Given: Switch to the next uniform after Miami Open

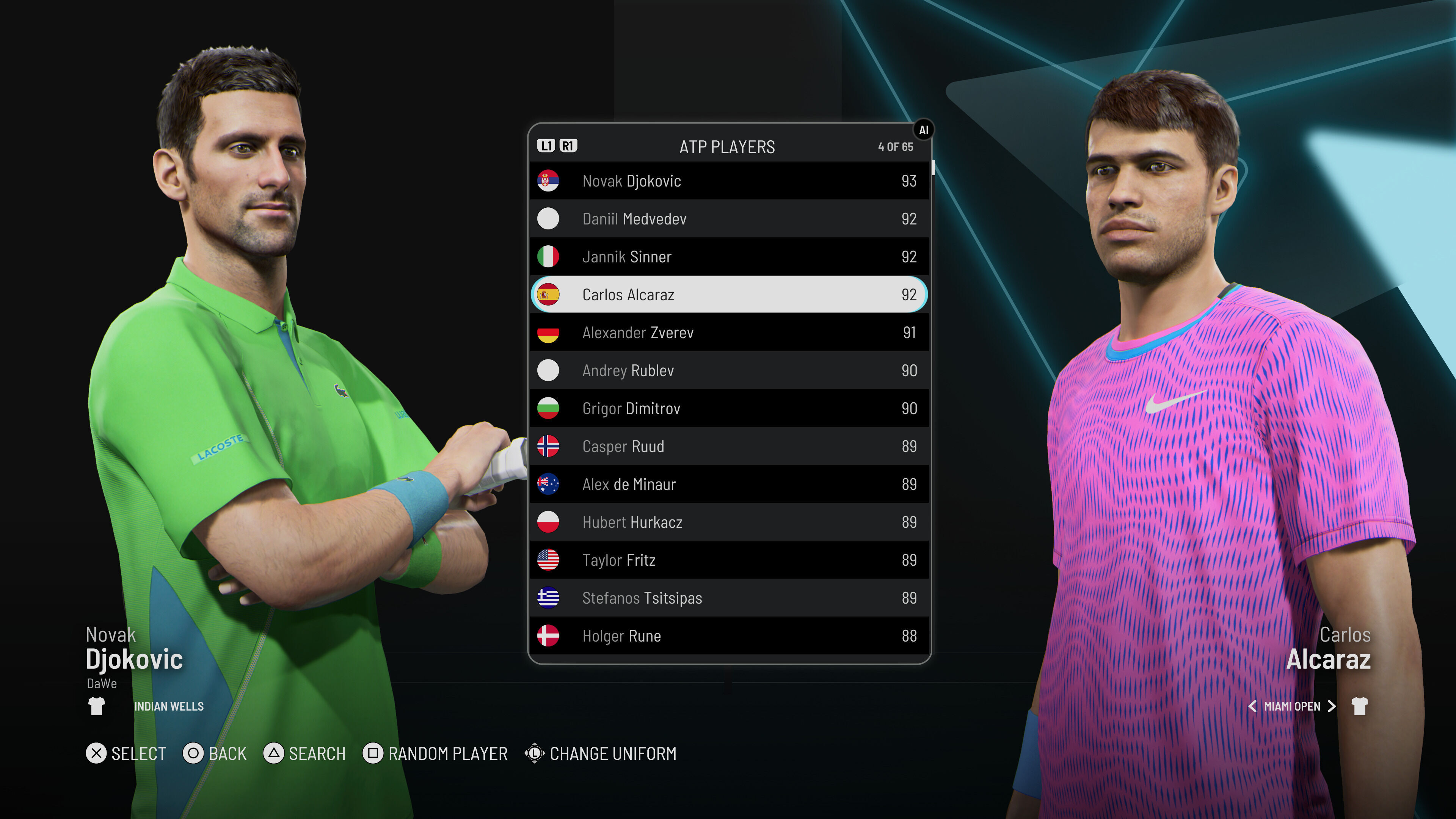Looking at the screenshot, I should pyautogui.click(x=1332, y=706).
